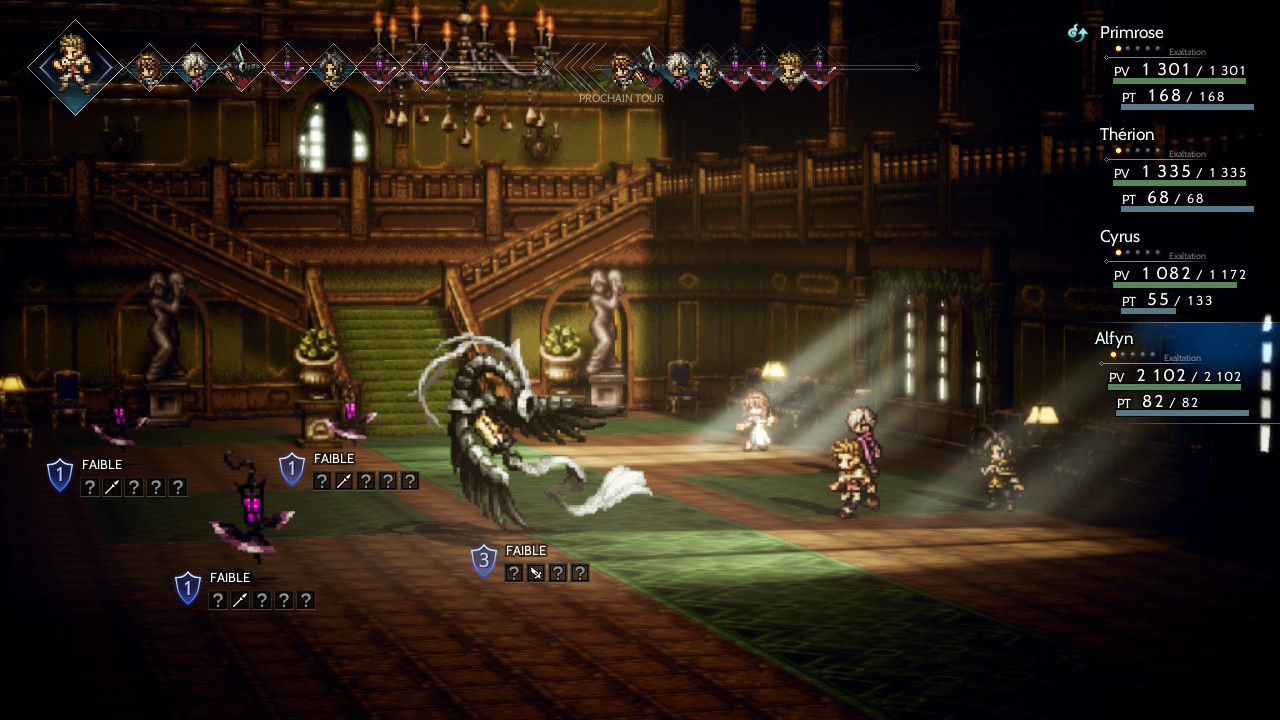
Task: Click the large current-turn portrait in turn order
Action: pos(75,67)
